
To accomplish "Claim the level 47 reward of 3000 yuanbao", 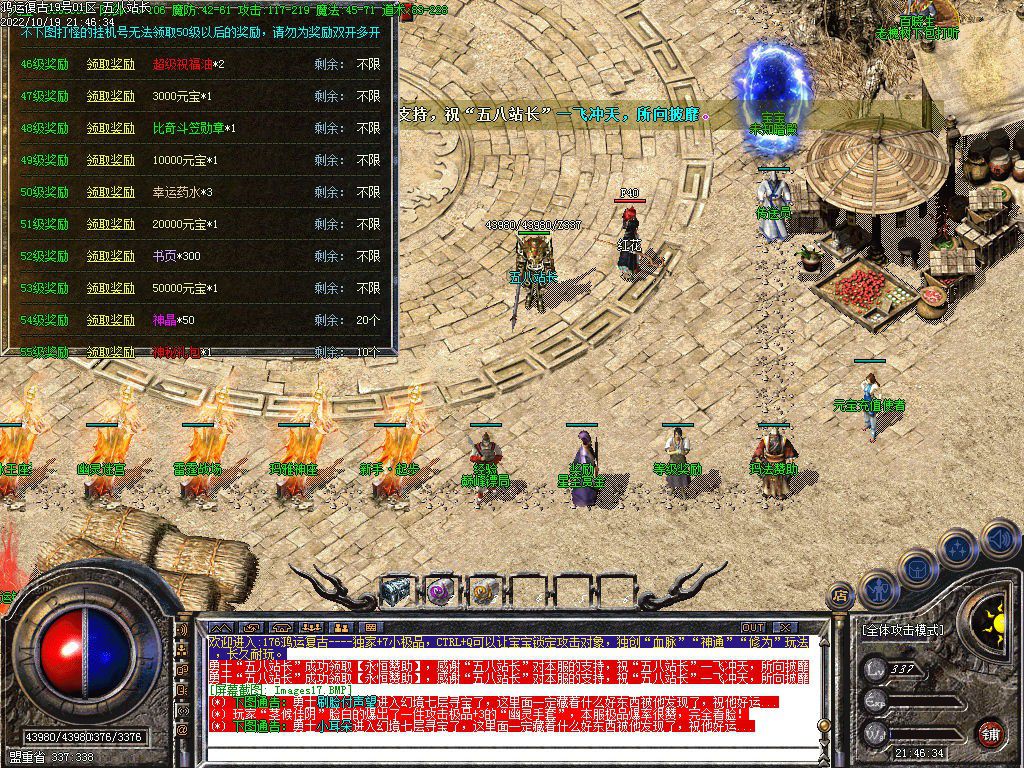I will coord(110,97).
